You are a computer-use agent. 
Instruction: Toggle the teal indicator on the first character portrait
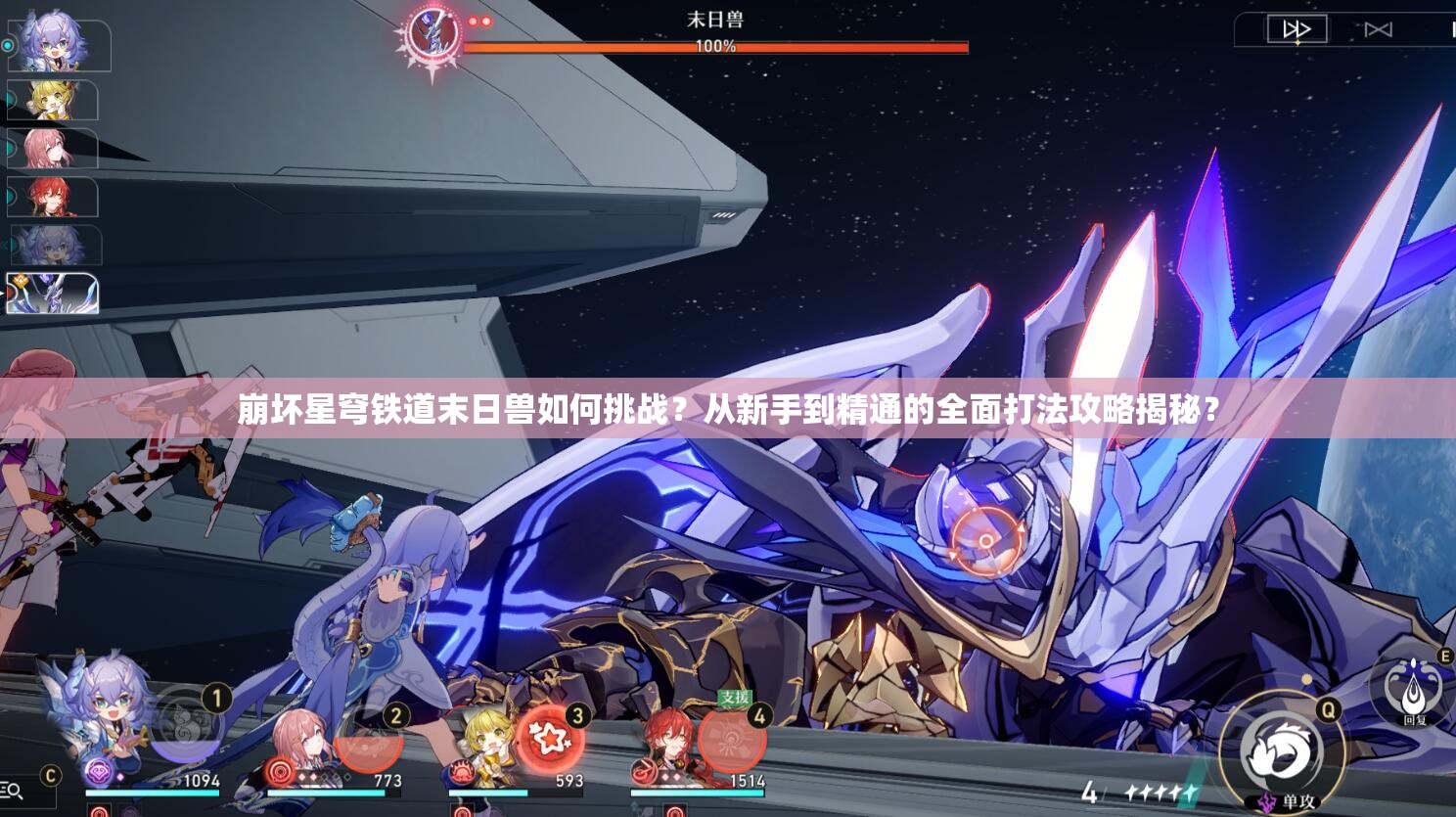8,46
